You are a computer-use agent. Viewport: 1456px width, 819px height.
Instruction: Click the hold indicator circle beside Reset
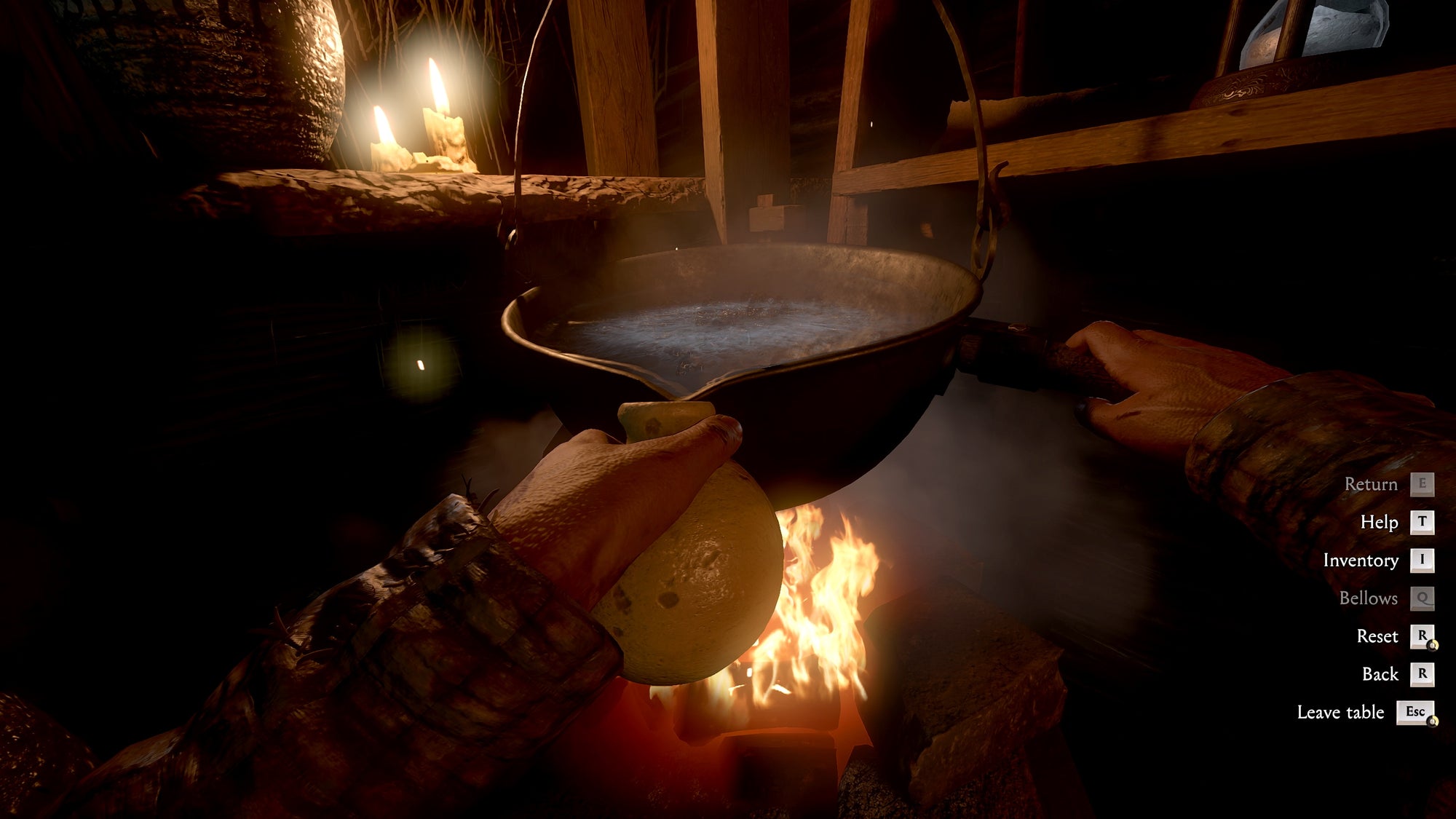(x=1433, y=644)
